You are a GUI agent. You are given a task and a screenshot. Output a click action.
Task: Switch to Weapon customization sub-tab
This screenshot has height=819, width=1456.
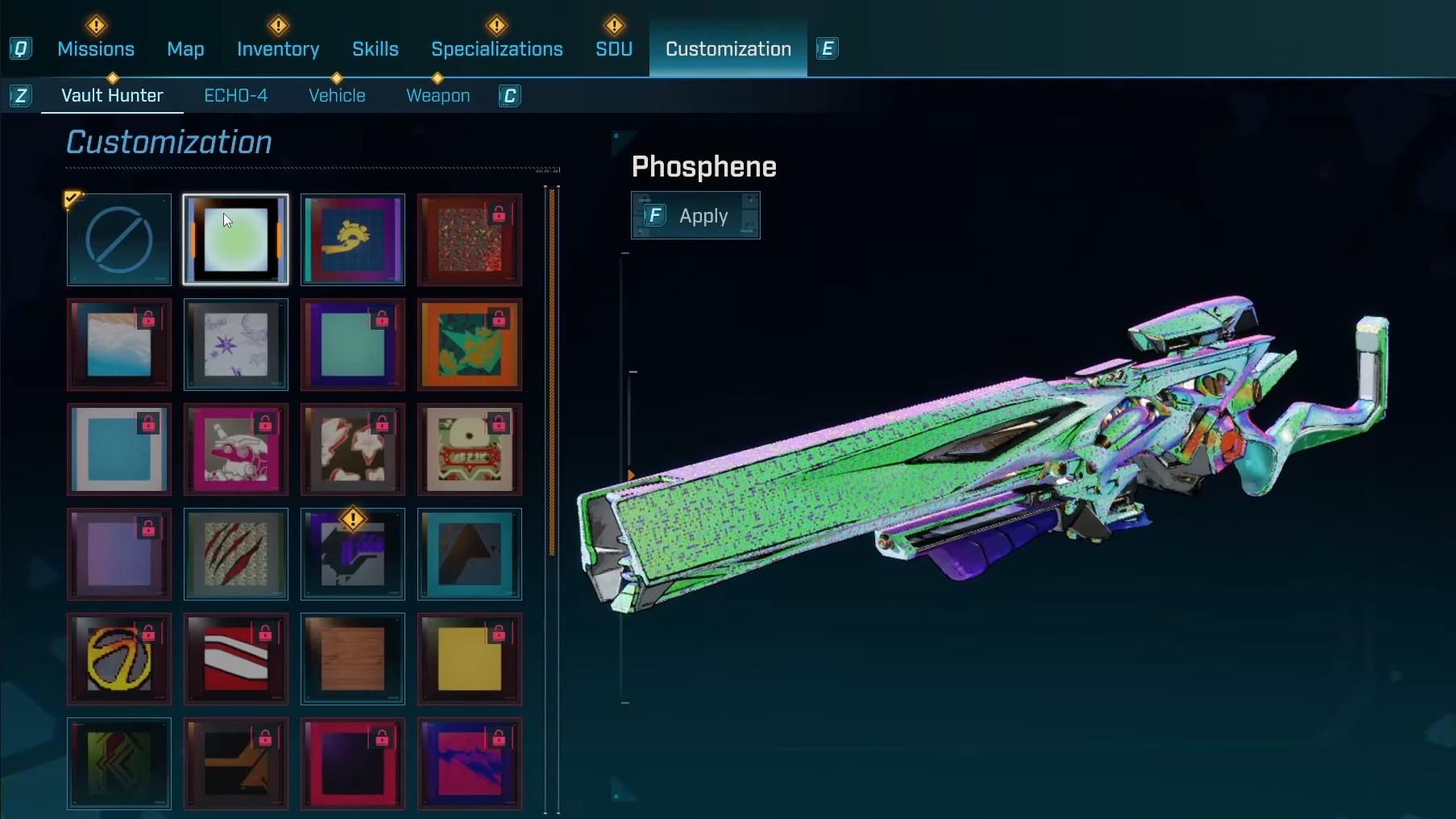[x=438, y=96]
